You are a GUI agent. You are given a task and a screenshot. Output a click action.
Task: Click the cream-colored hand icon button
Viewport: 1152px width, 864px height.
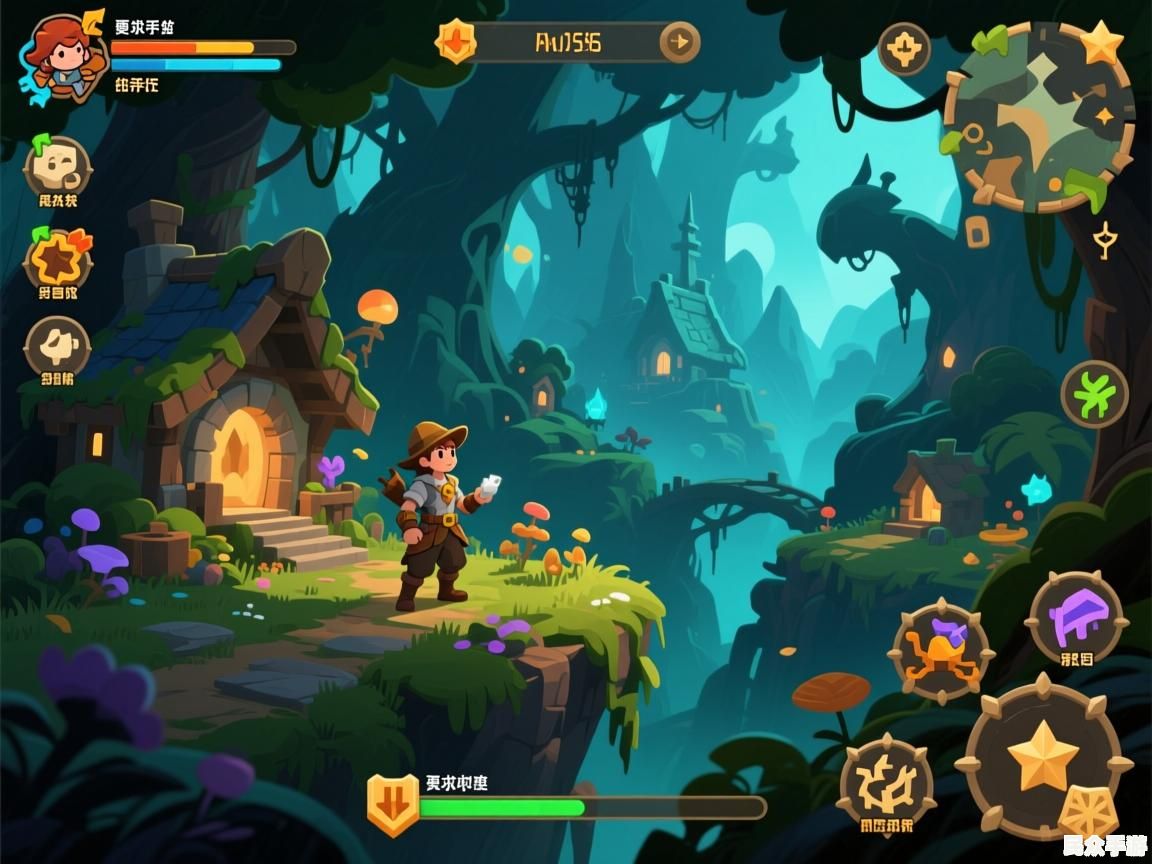57,346
